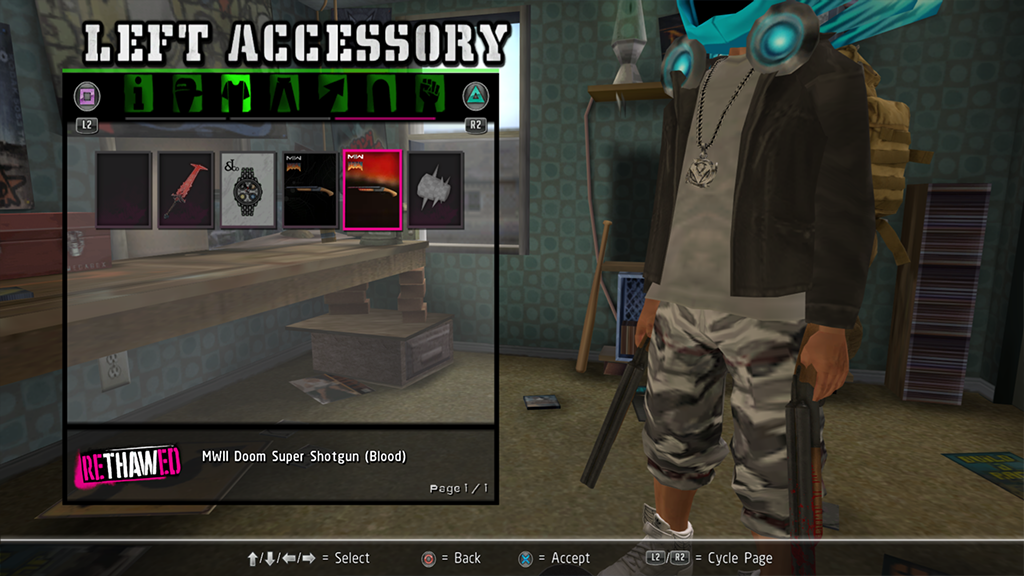1024x576 pixels.
Task: Choose the wristwatch accessory
Action: point(248,190)
